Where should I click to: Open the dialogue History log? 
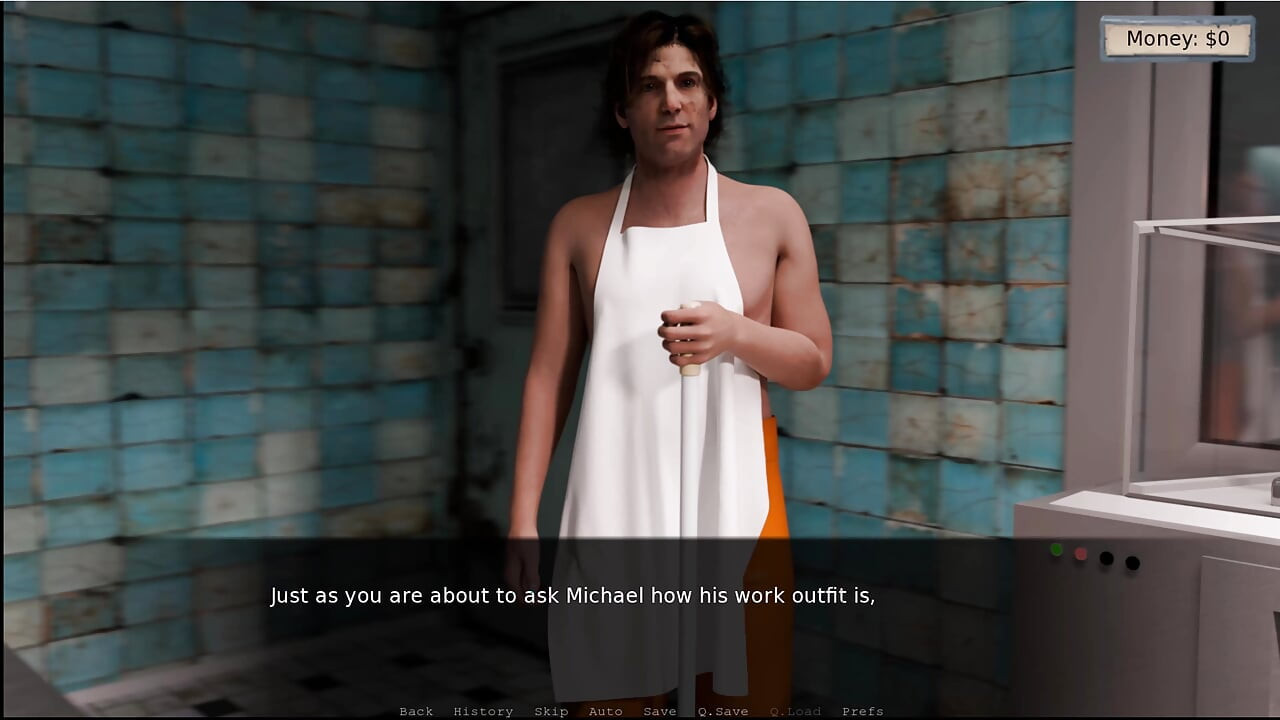(x=483, y=711)
